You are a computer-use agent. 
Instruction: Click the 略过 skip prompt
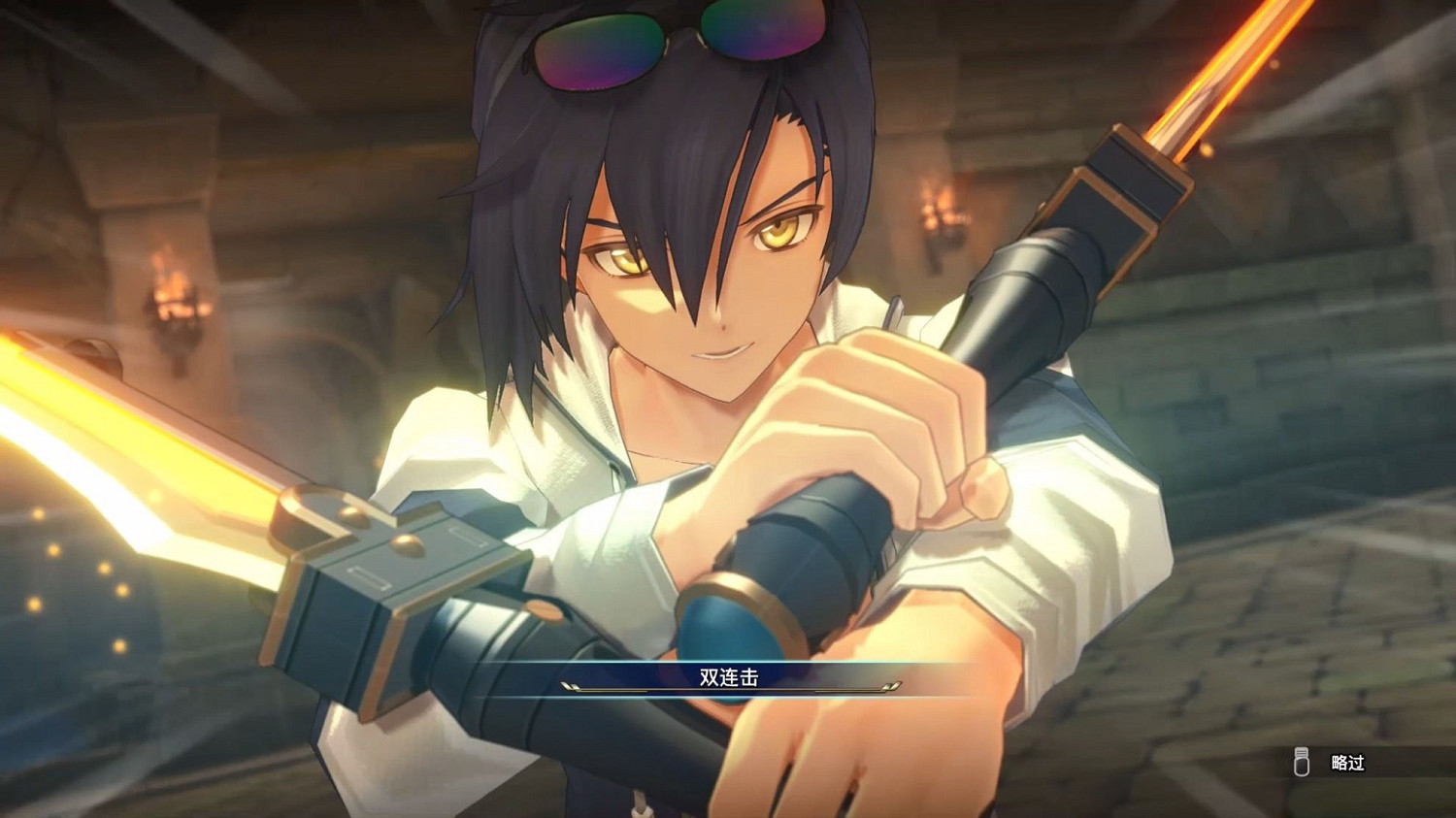[x=1349, y=764]
